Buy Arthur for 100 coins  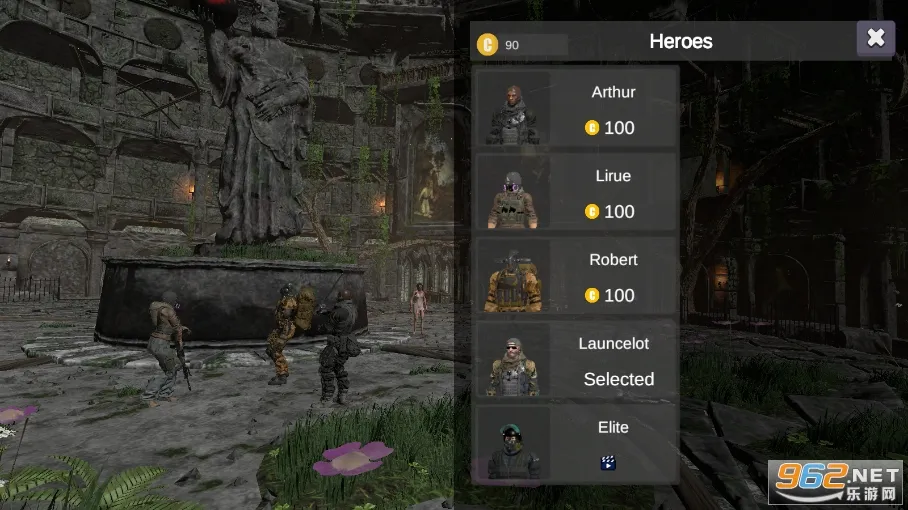(610, 128)
